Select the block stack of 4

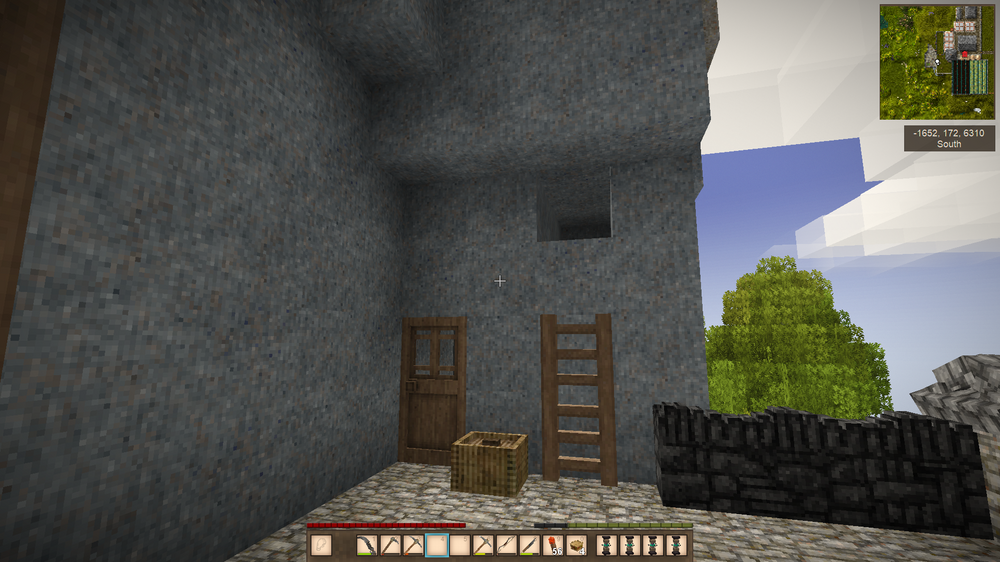pyautogui.click(x=576, y=545)
